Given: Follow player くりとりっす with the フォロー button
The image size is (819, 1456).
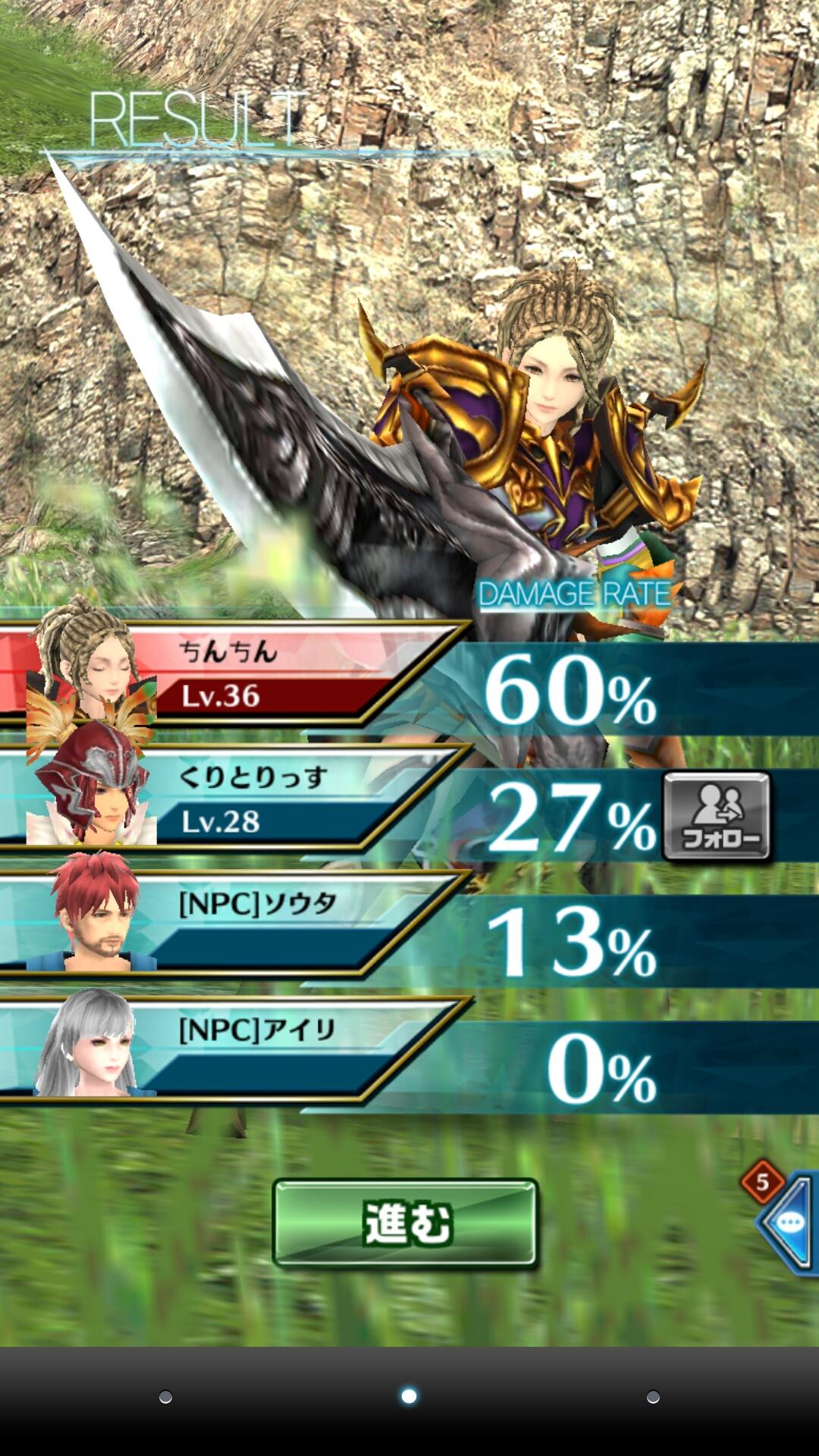Looking at the screenshot, I should tap(717, 816).
